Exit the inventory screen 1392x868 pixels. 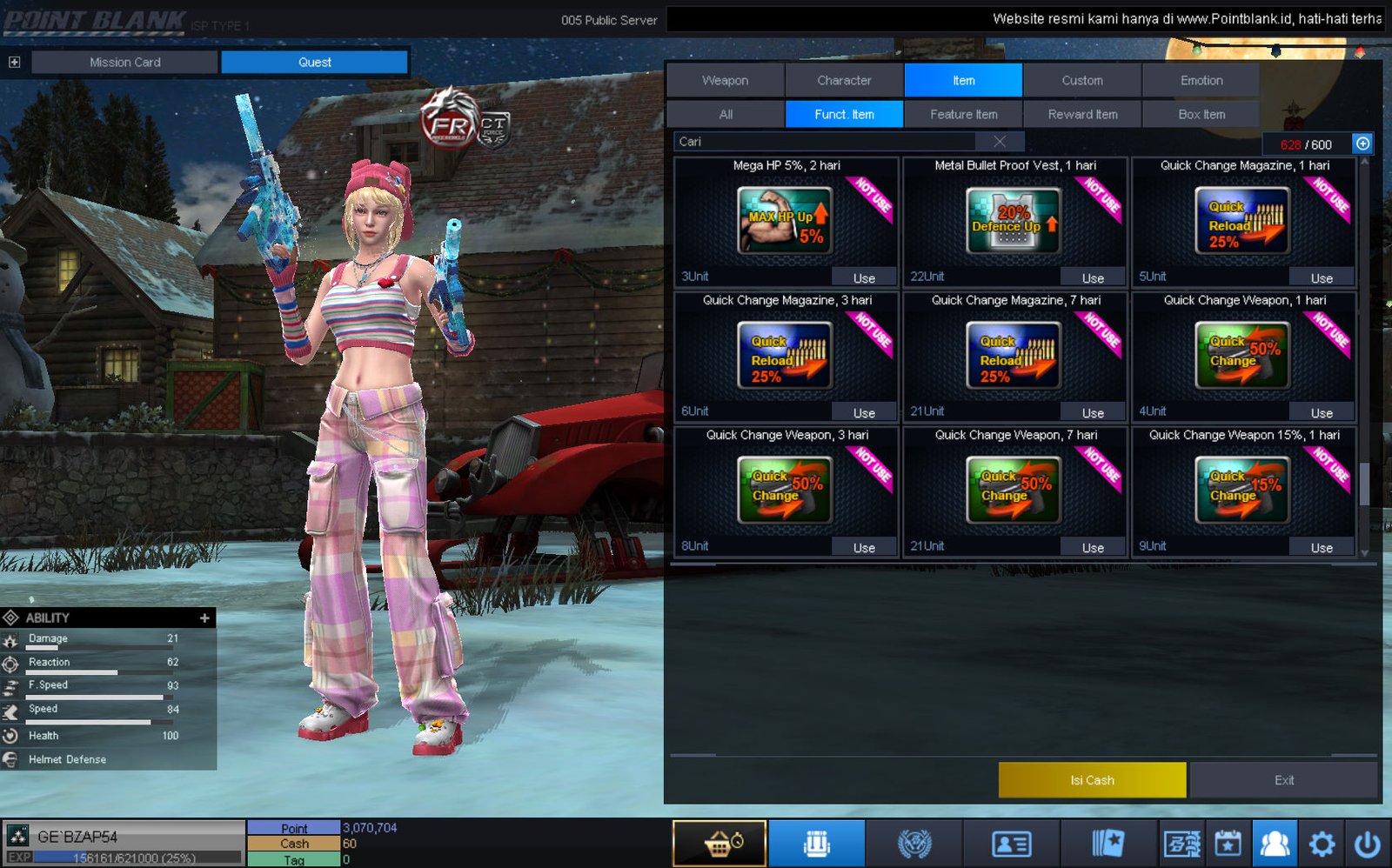pos(1283,780)
